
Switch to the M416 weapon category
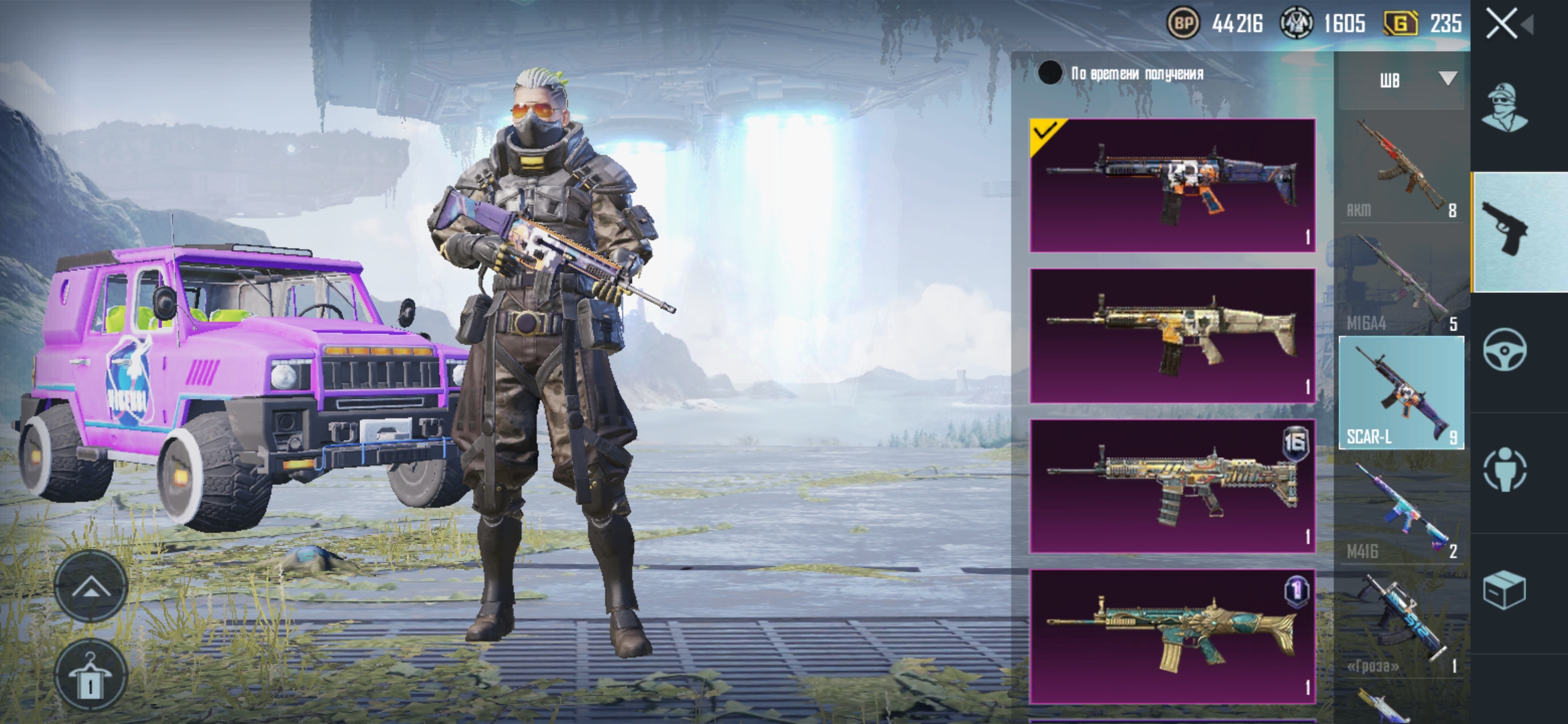(1401, 509)
